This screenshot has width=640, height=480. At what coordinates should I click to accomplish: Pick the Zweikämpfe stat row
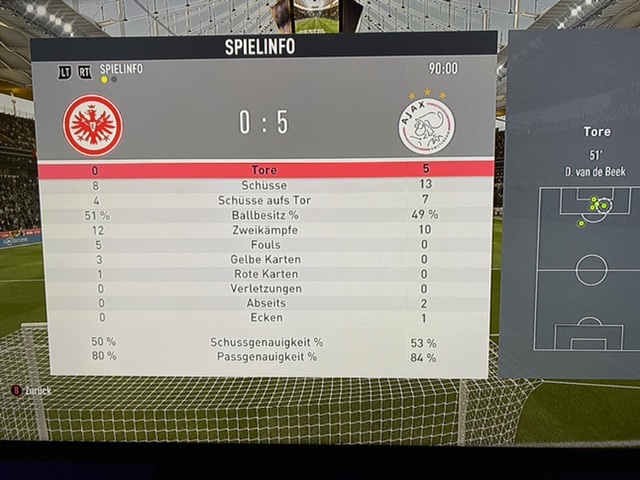pos(265,230)
